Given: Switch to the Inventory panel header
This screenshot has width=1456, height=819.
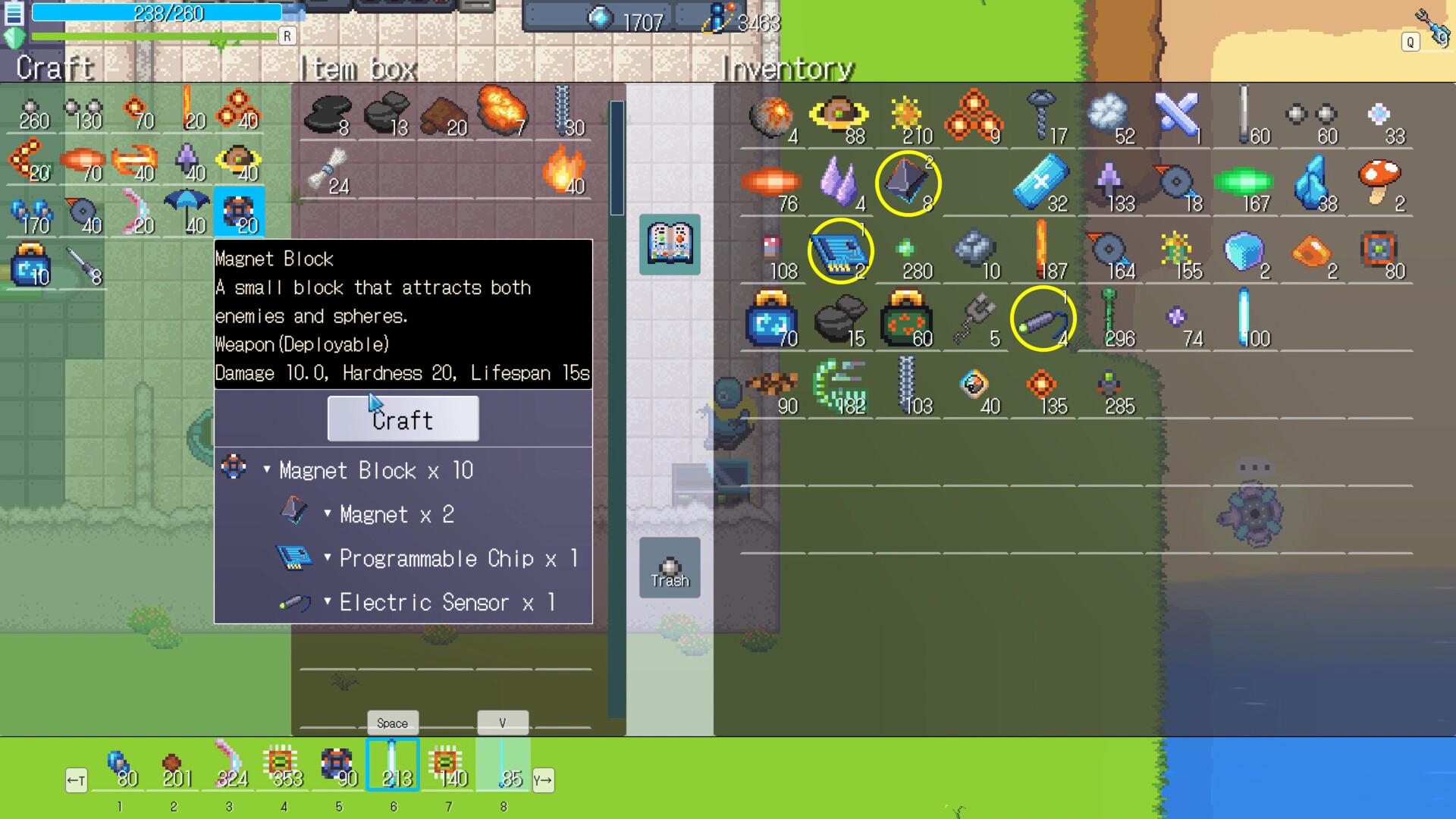Looking at the screenshot, I should point(787,68).
